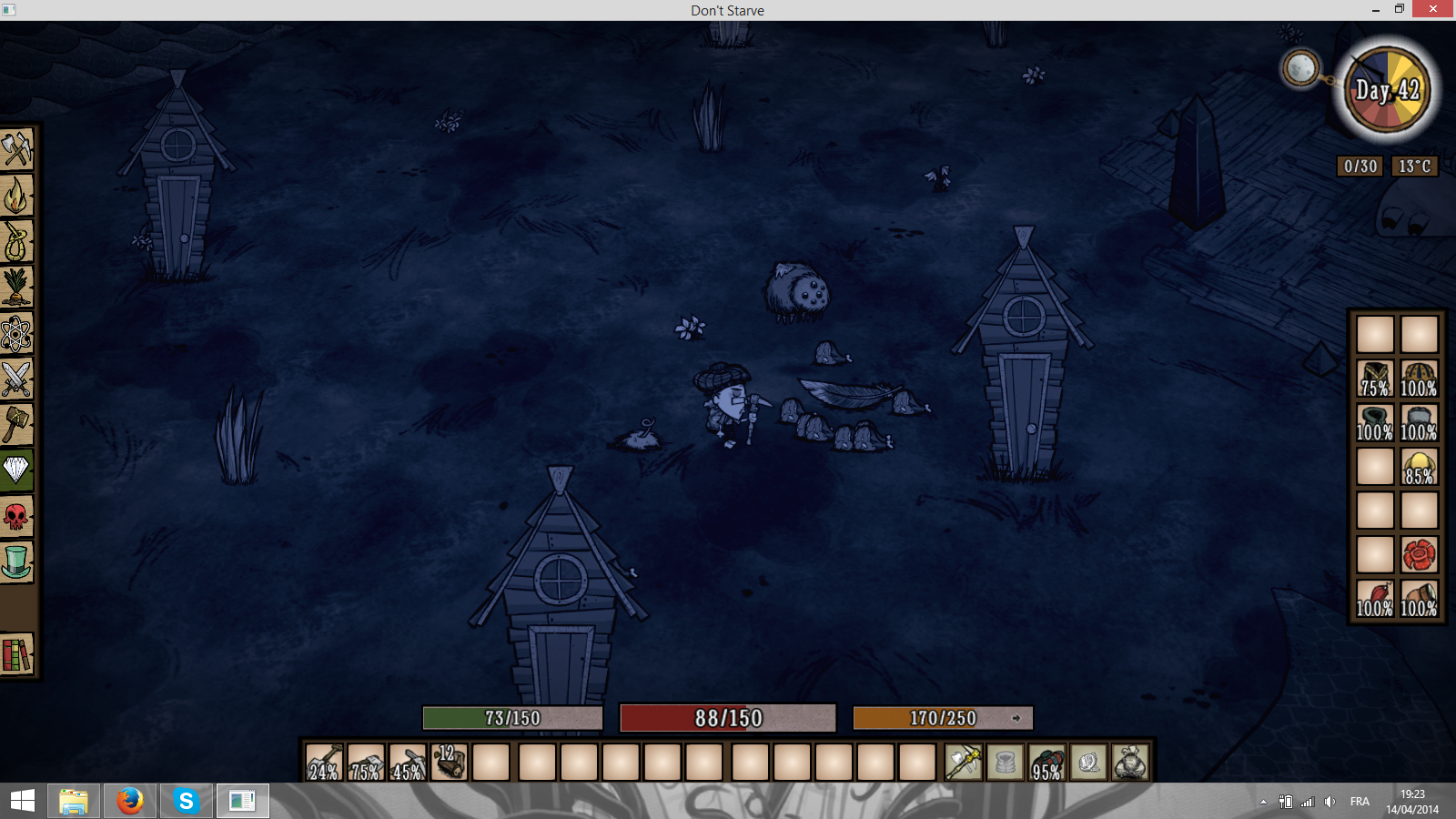
Task: Pick the log stack of 12
Action: coord(450,763)
